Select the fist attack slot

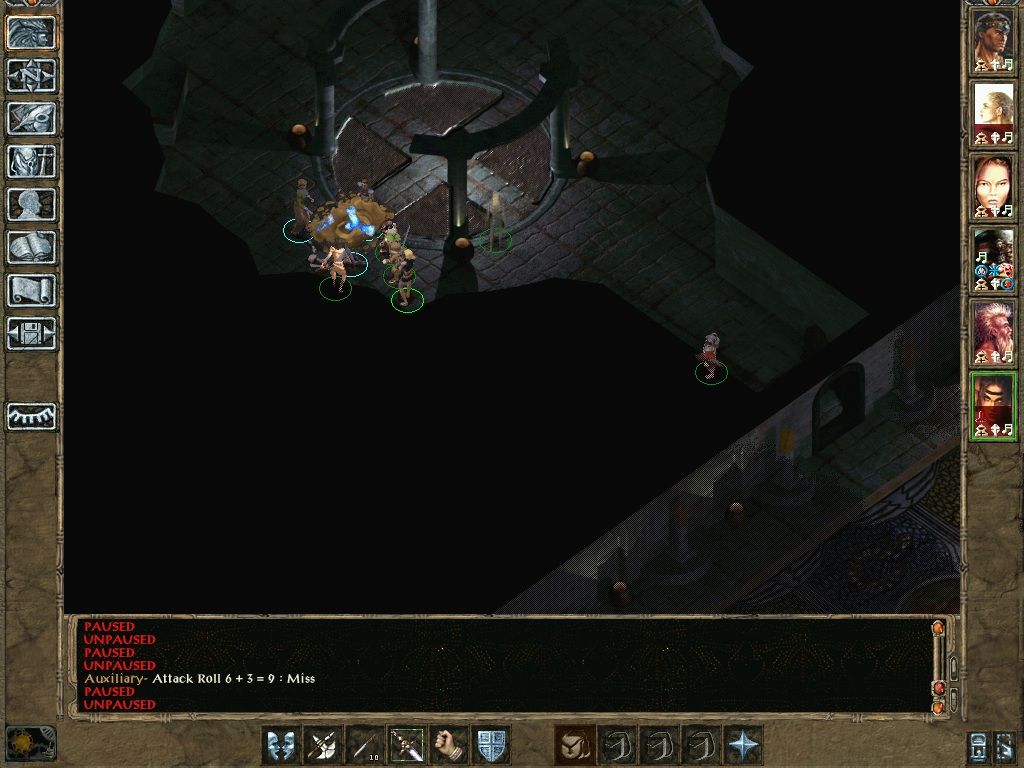[449, 745]
